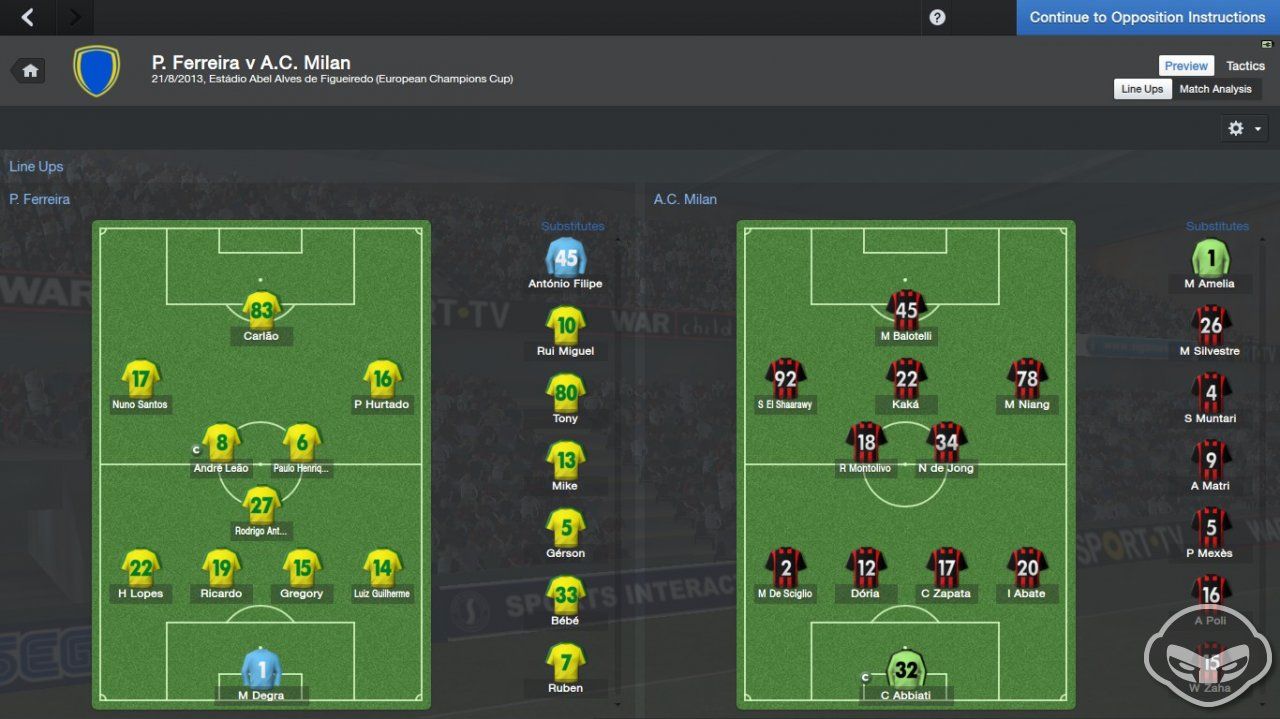Switch to the Tactics tab

click(1245, 66)
